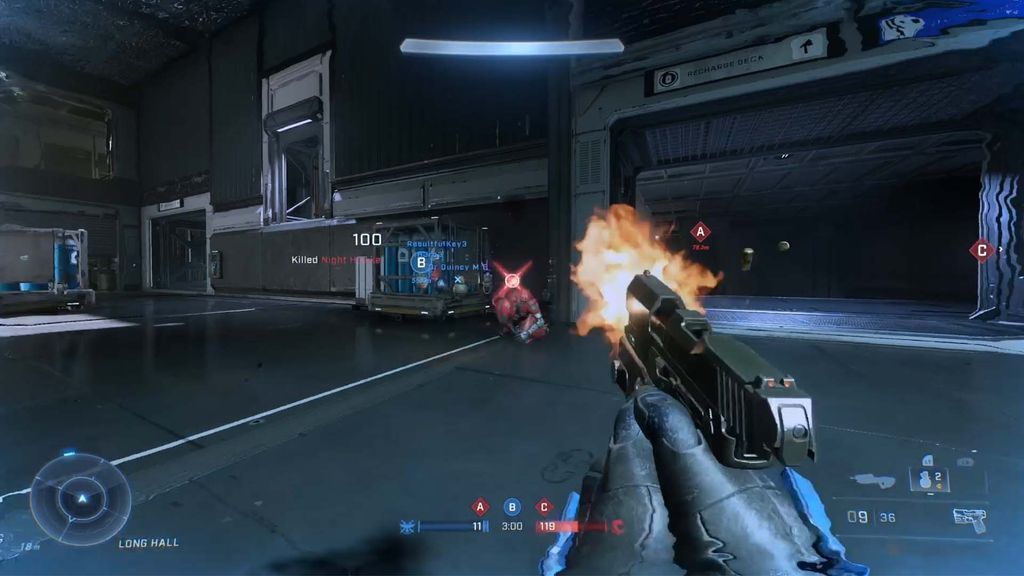Click the blue team emblem
The image size is (1024, 576).
[407, 526]
